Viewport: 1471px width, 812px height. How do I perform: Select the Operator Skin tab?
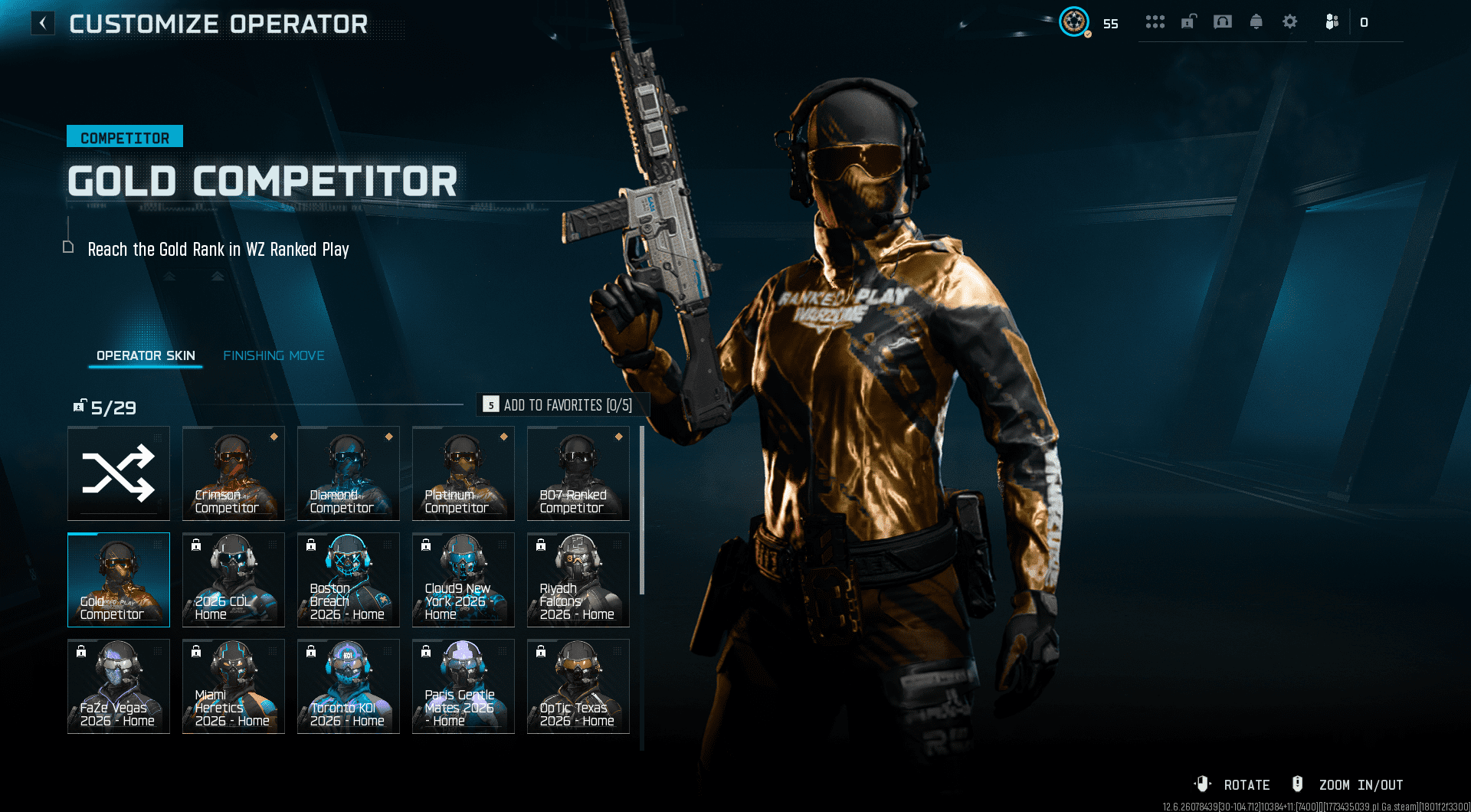pos(146,355)
